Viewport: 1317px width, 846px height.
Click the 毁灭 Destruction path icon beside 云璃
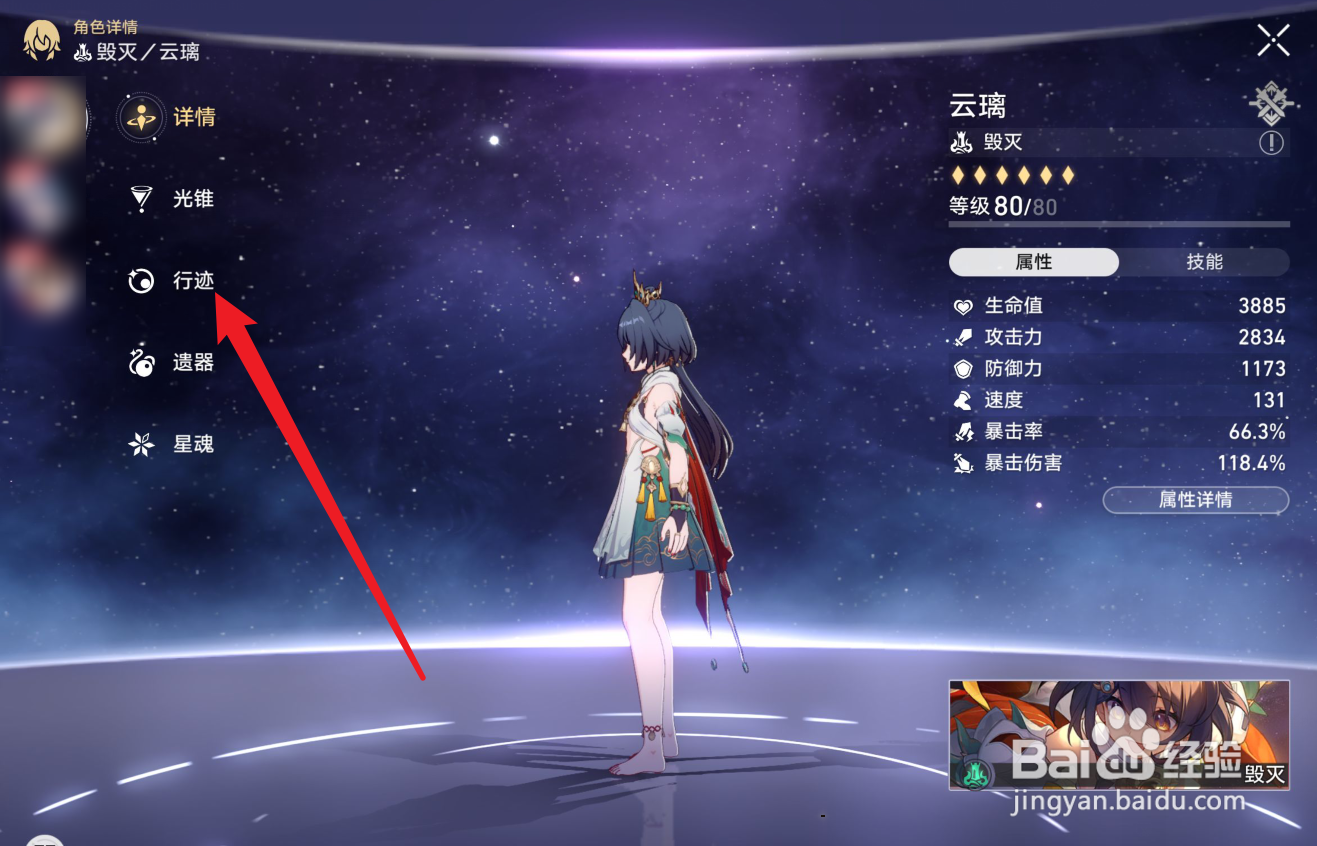point(960,143)
